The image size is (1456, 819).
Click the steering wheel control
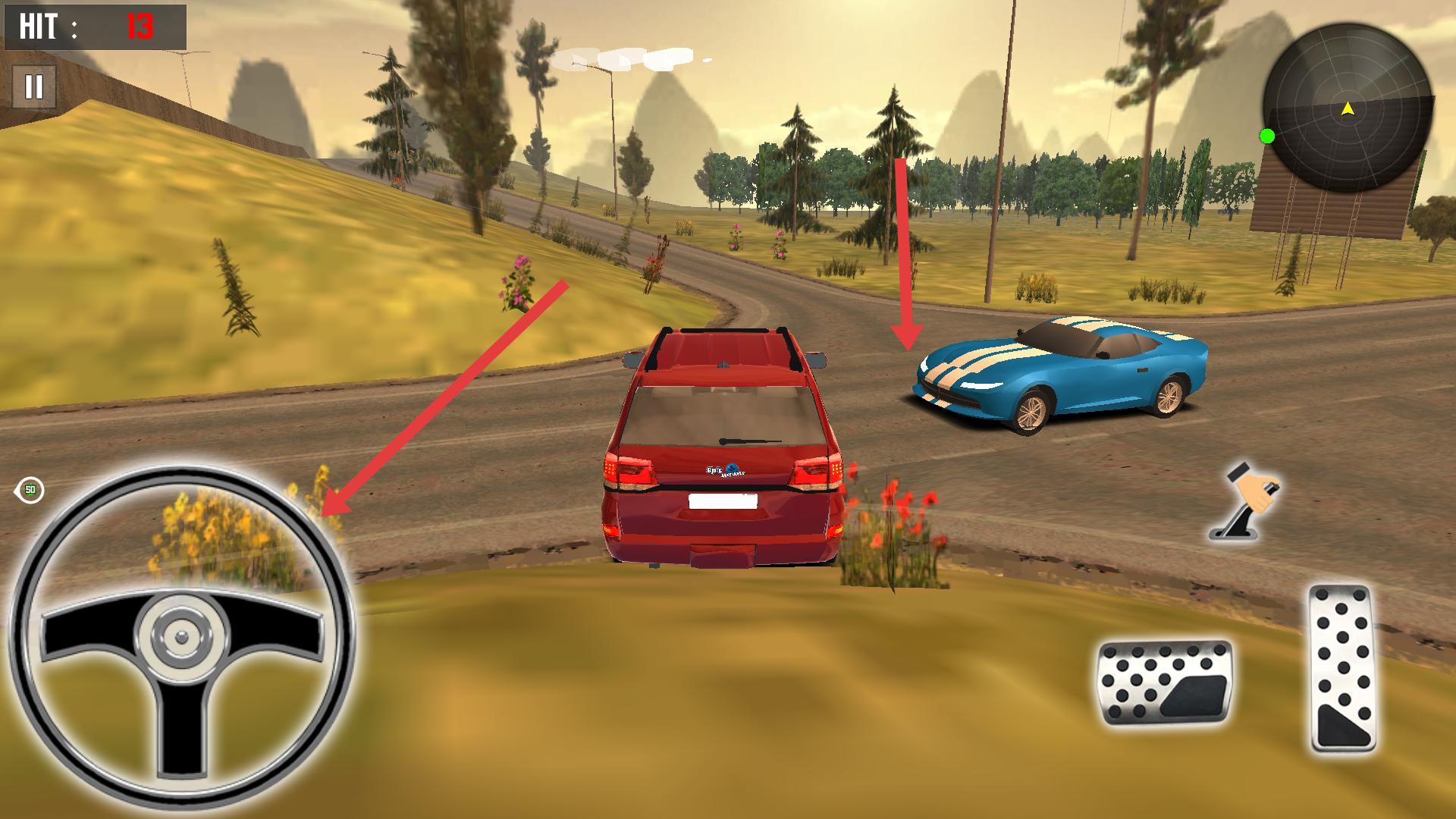pyautogui.click(x=182, y=635)
